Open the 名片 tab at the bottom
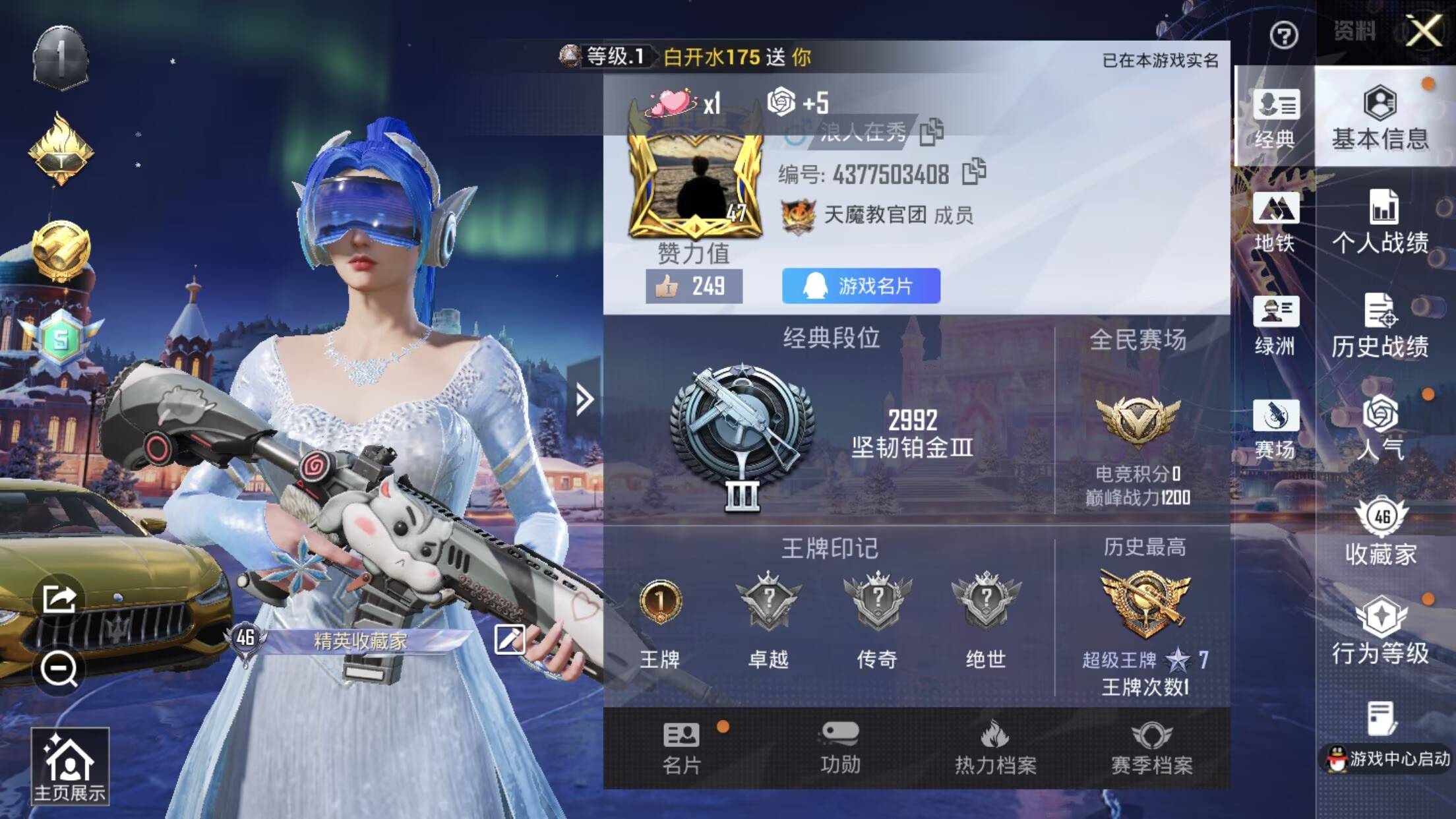 [682, 748]
